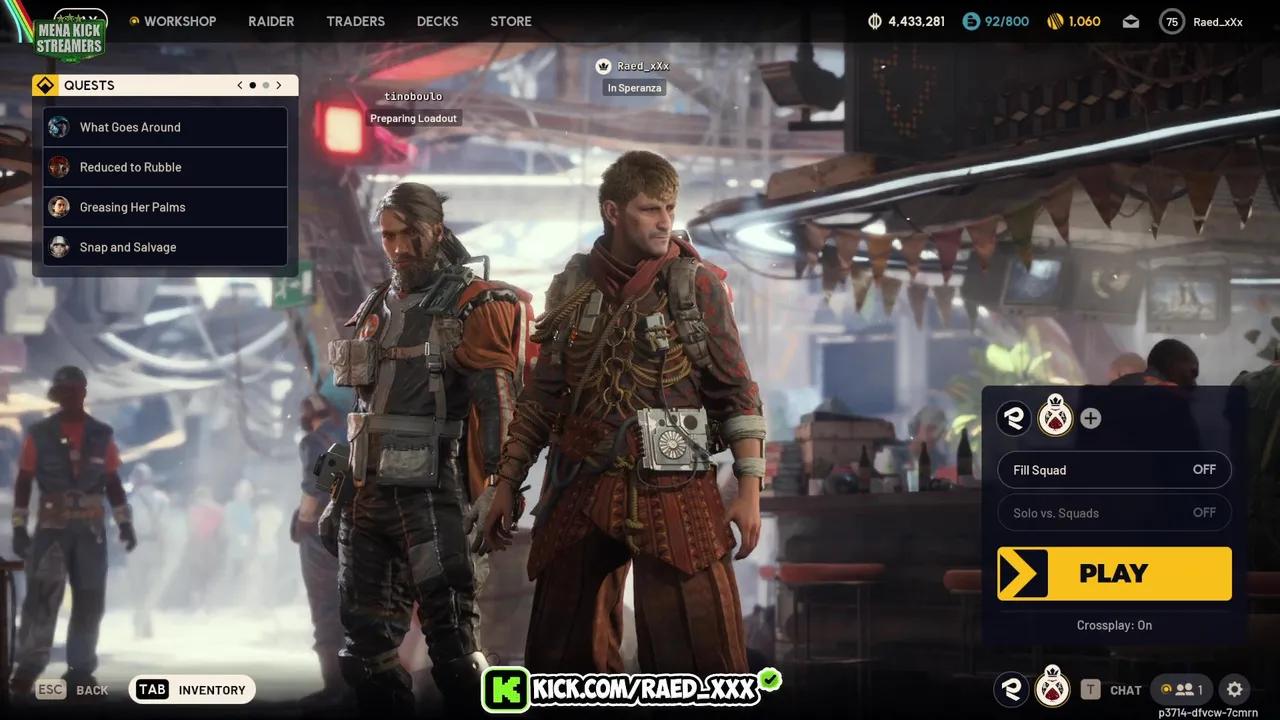
Task: Open the player level 75 avatar icon
Action: 1171,21
